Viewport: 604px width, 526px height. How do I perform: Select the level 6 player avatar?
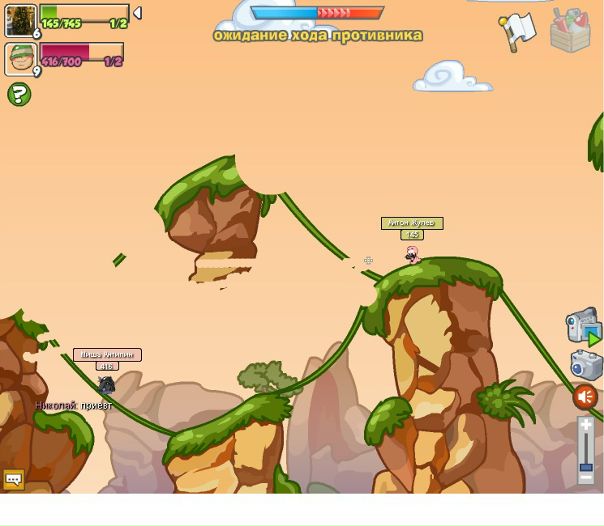pyautogui.click(x=20, y=20)
